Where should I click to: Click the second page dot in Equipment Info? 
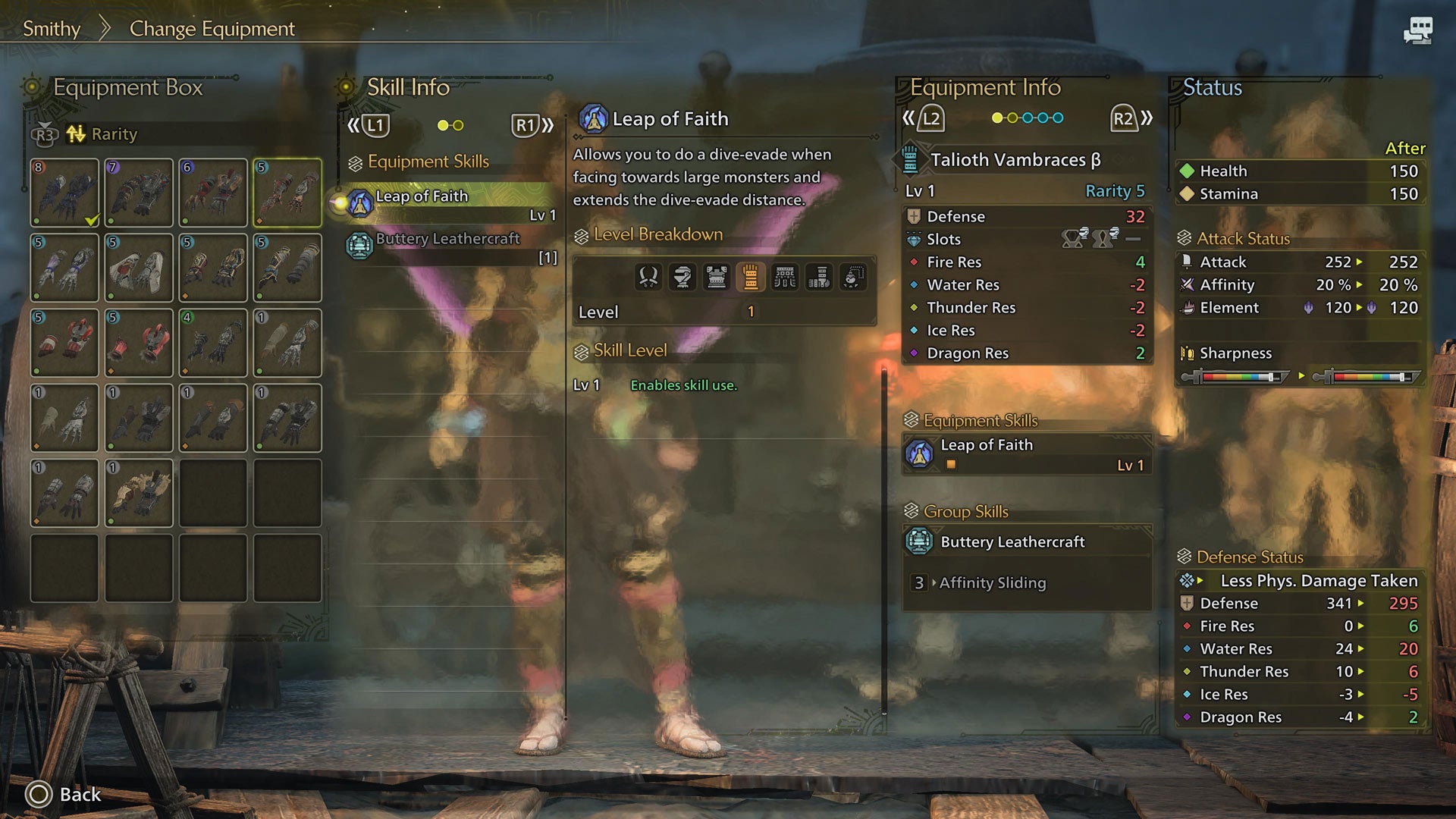[x=1014, y=118]
